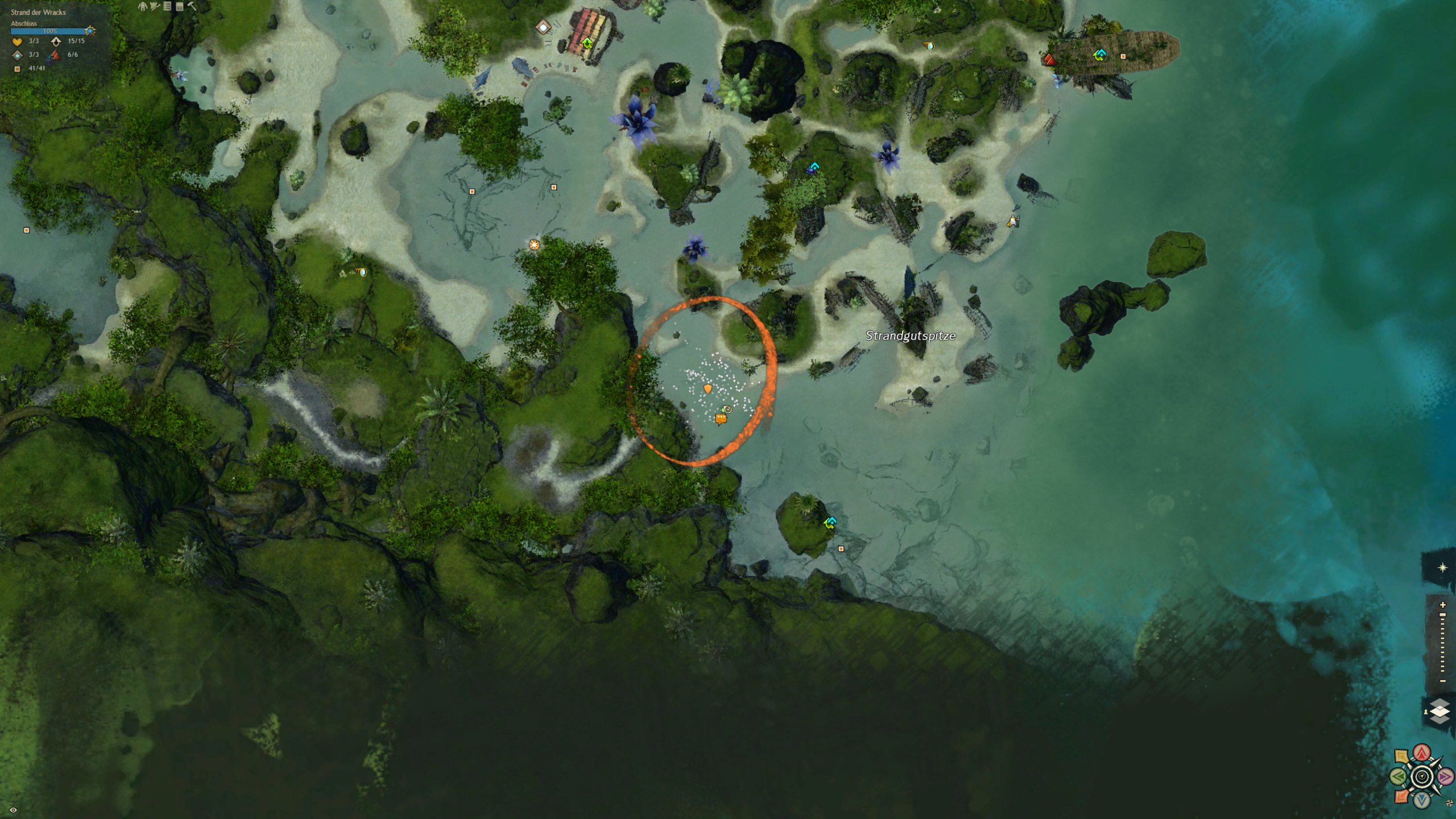Click the green left-arrow compass button
The width and height of the screenshot is (1456, 819).
1399,776
